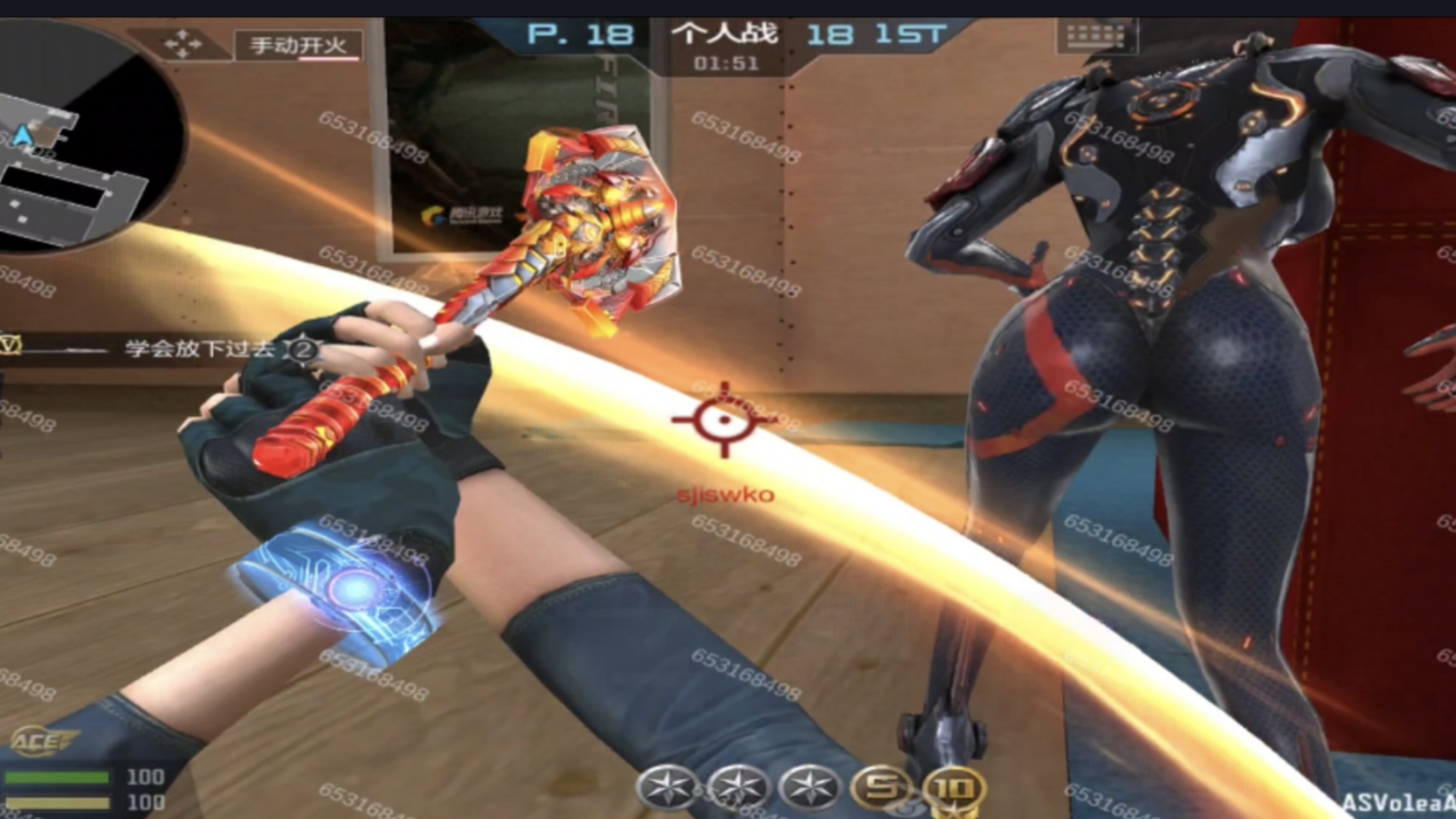The width and height of the screenshot is (1456, 819).
Task: Tap the gold 10-kill streak medal
Action: pos(954,790)
